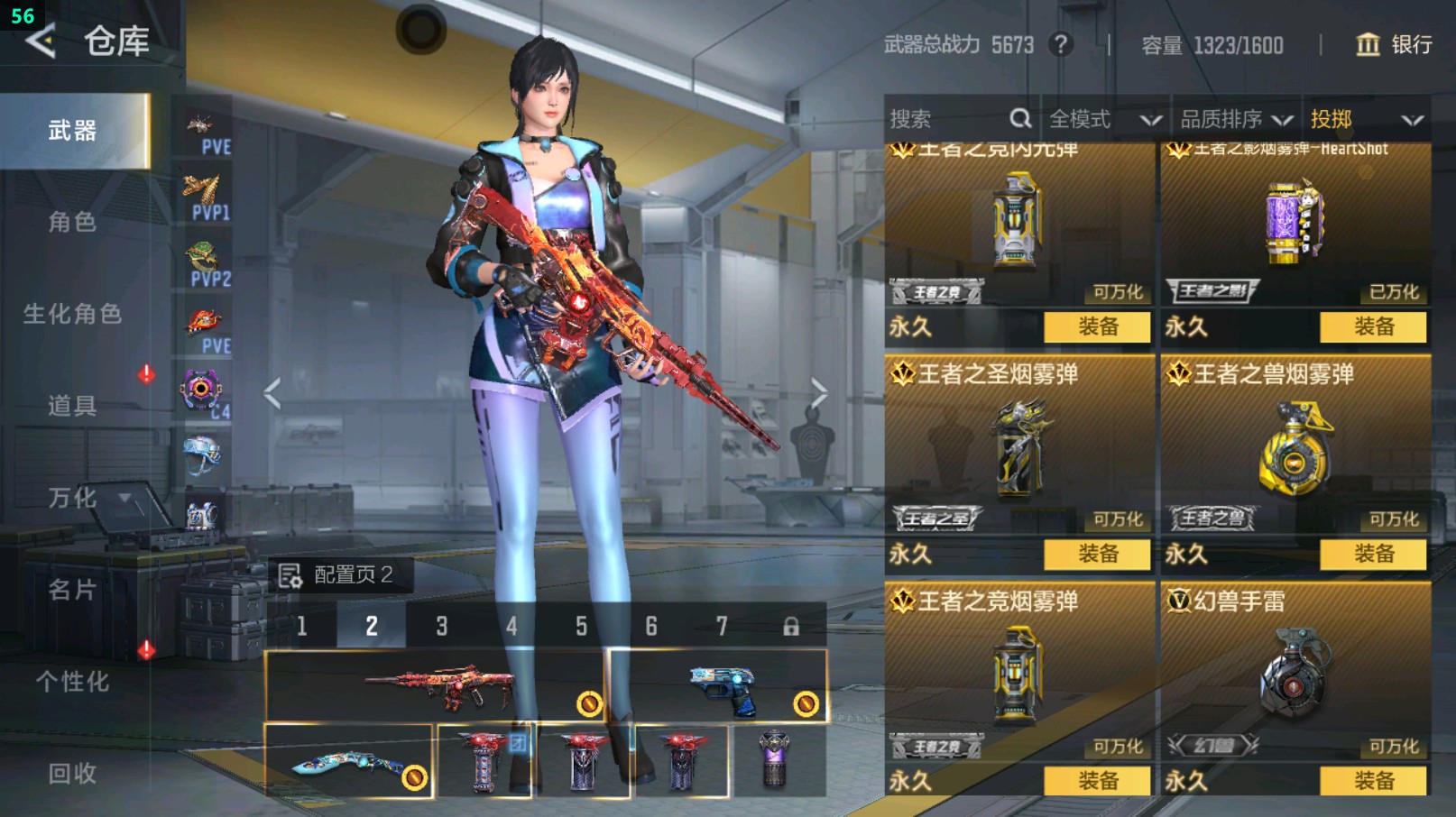Equip the 王者之圣烟雾弹

[1097, 554]
